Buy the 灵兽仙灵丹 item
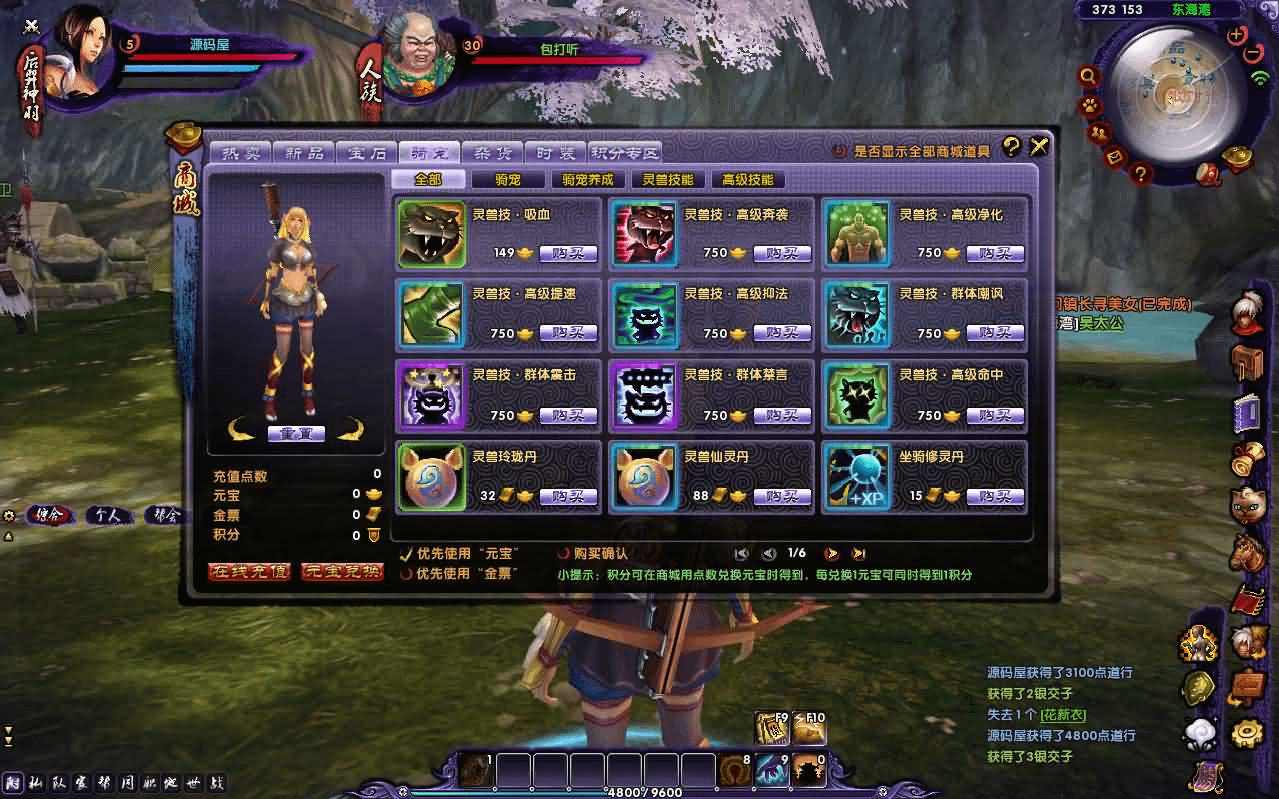The image size is (1279, 799). (x=782, y=496)
